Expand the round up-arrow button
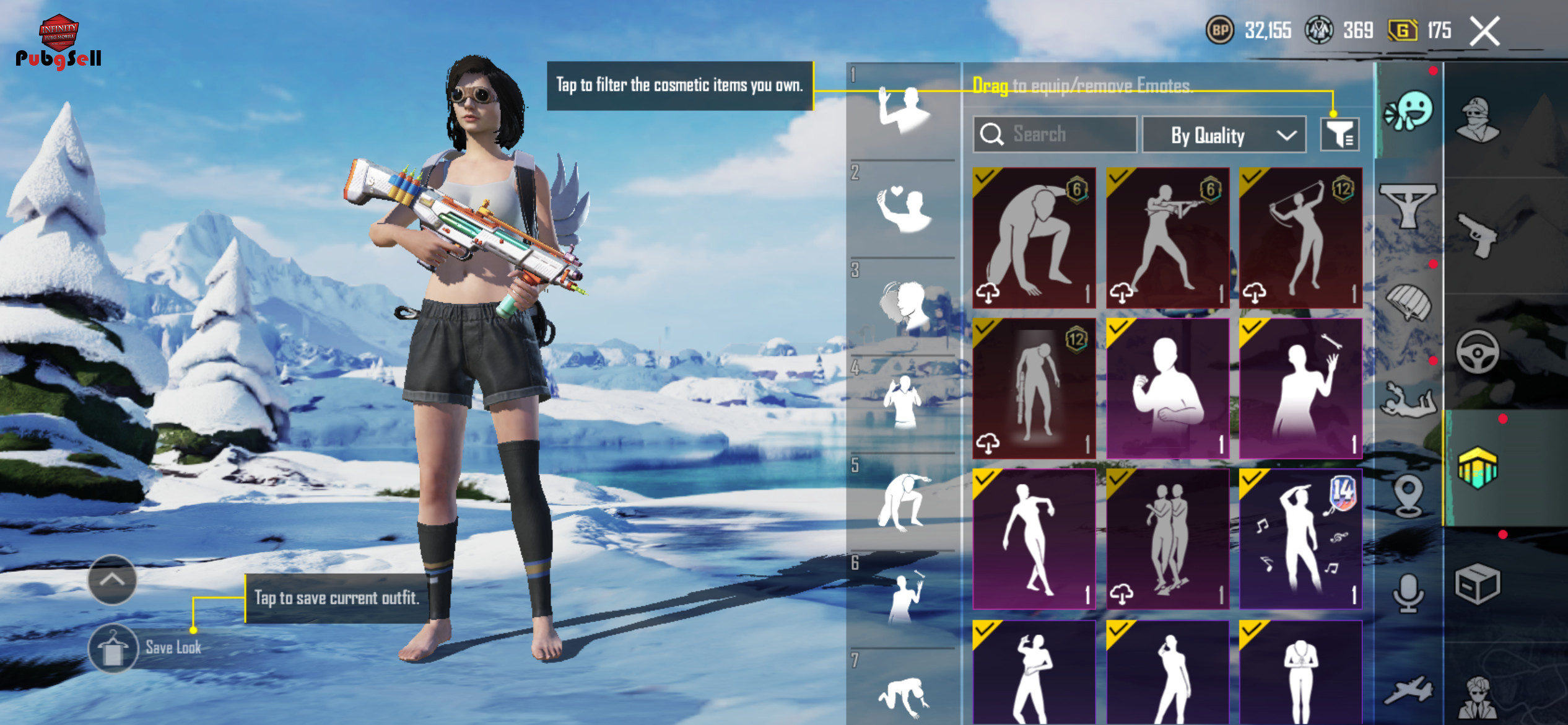The image size is (1568, 725). 112,580
